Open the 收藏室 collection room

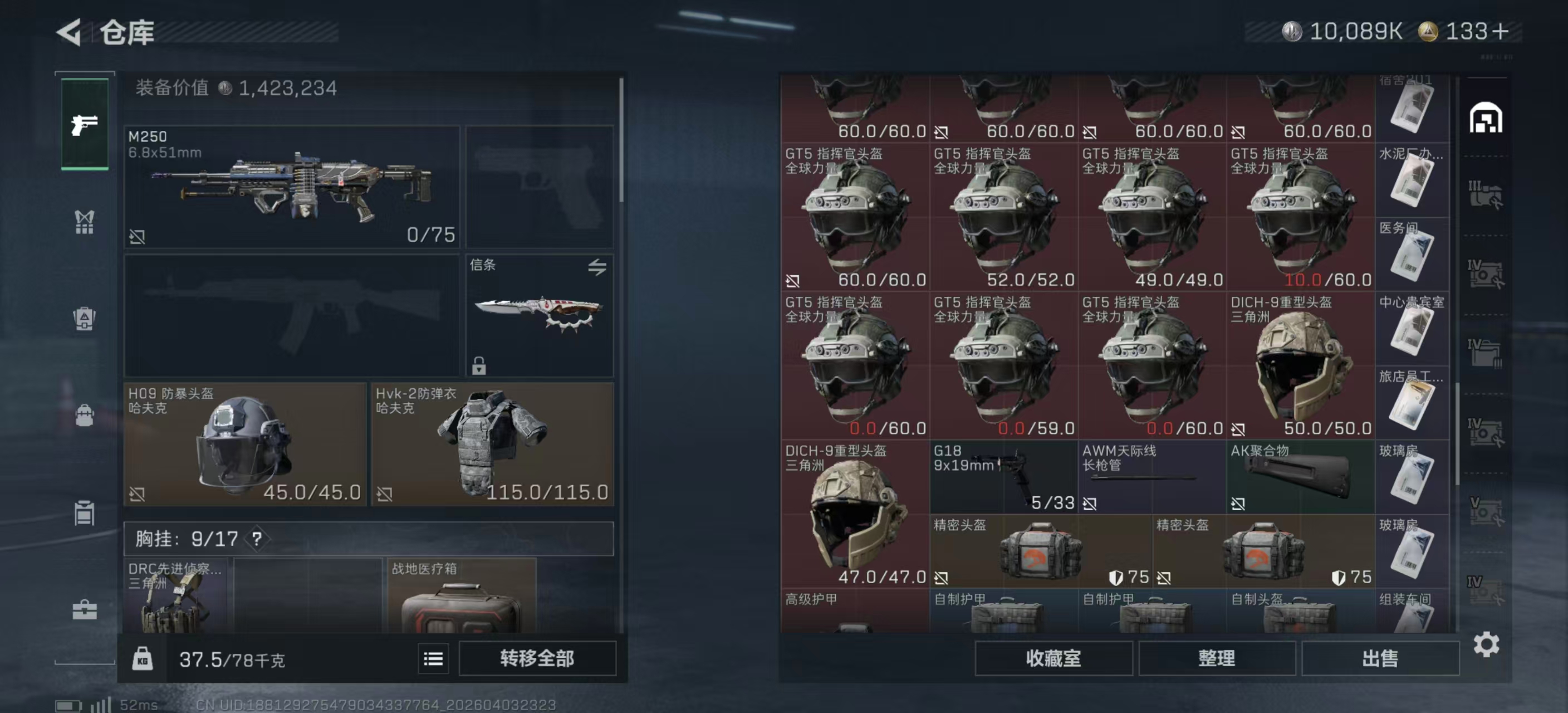coord(1053,658)
